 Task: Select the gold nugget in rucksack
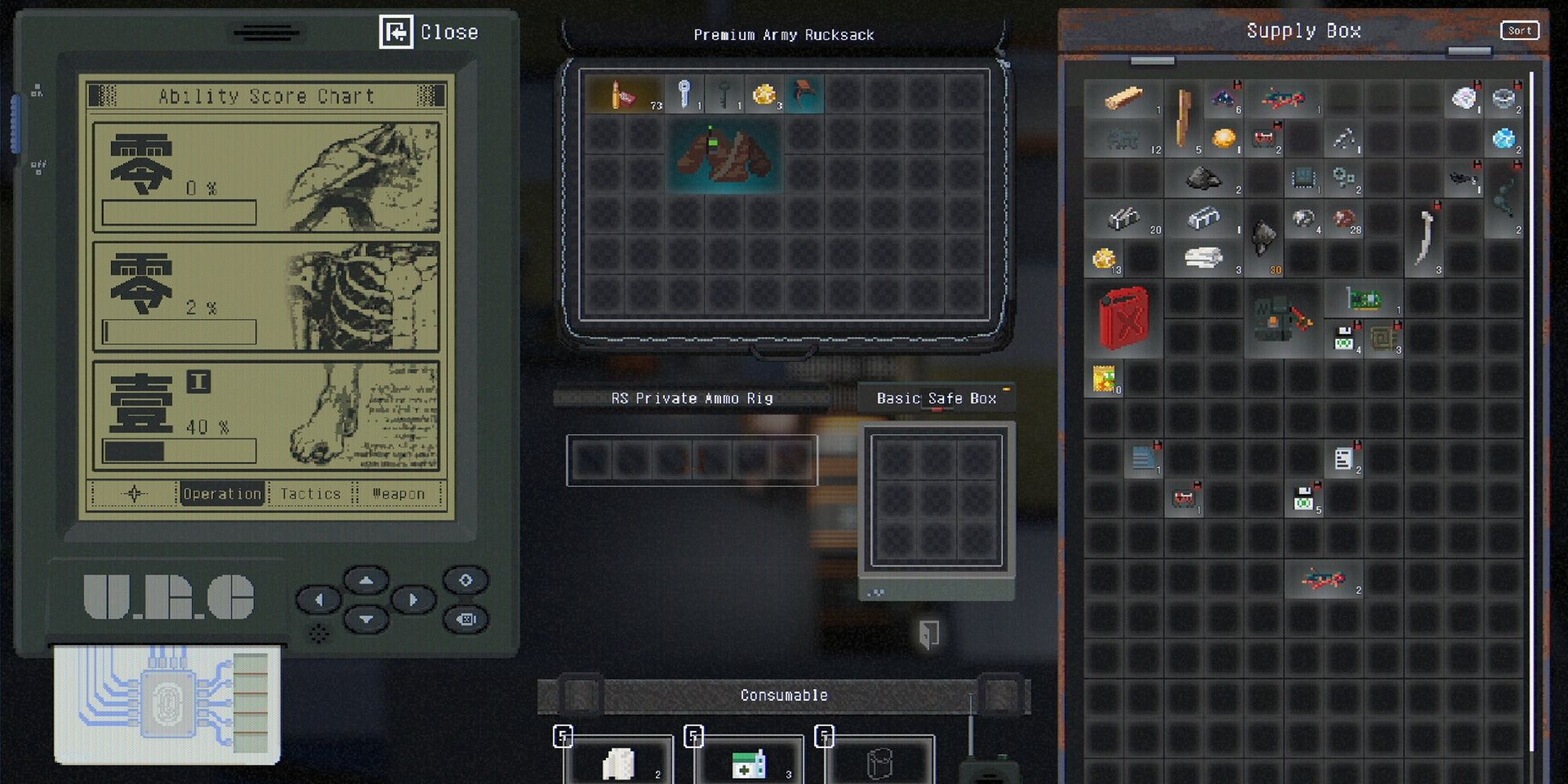(764, 95)
